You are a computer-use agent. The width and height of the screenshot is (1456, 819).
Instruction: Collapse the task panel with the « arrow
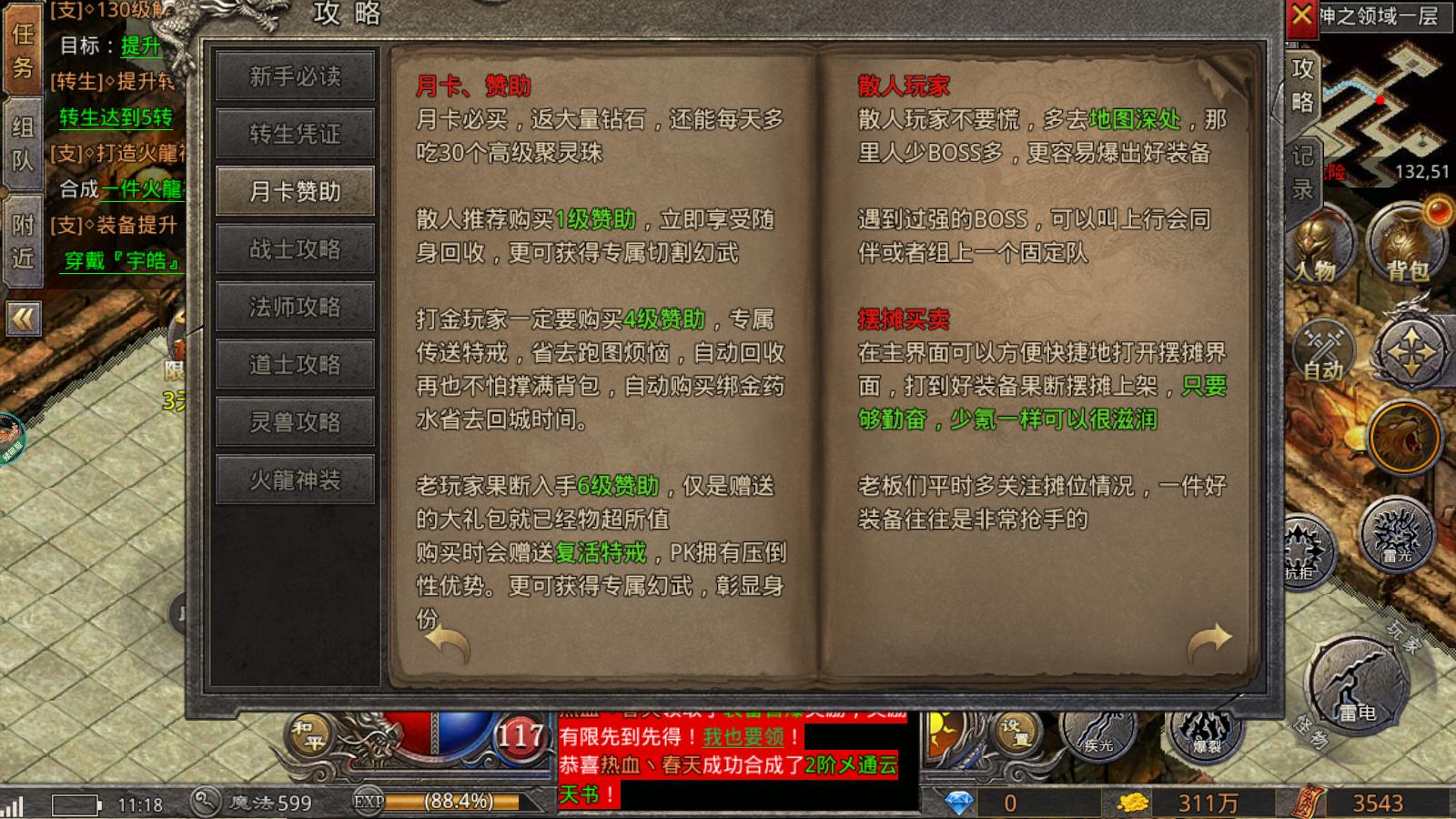(x=22, y=318)
